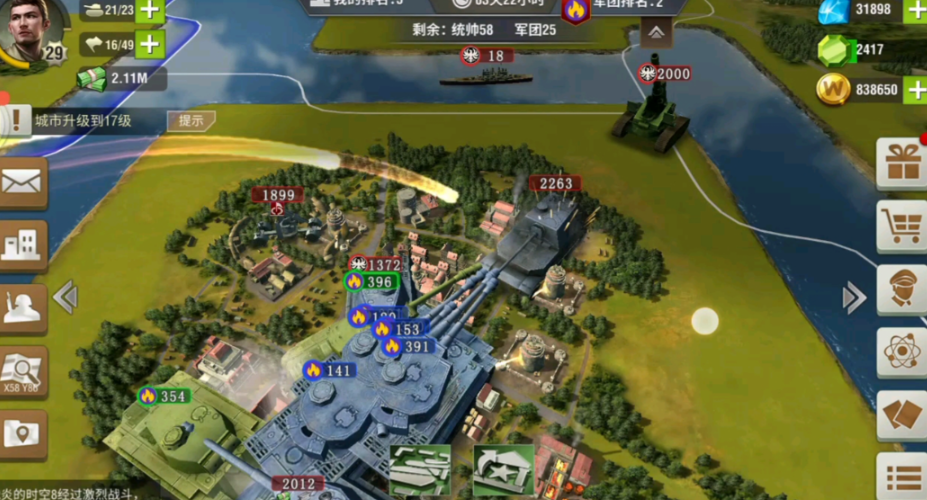Open the soldier helmet troops menu
The height and width of the screenshot is (500, 927).
(x=22, y=308)
